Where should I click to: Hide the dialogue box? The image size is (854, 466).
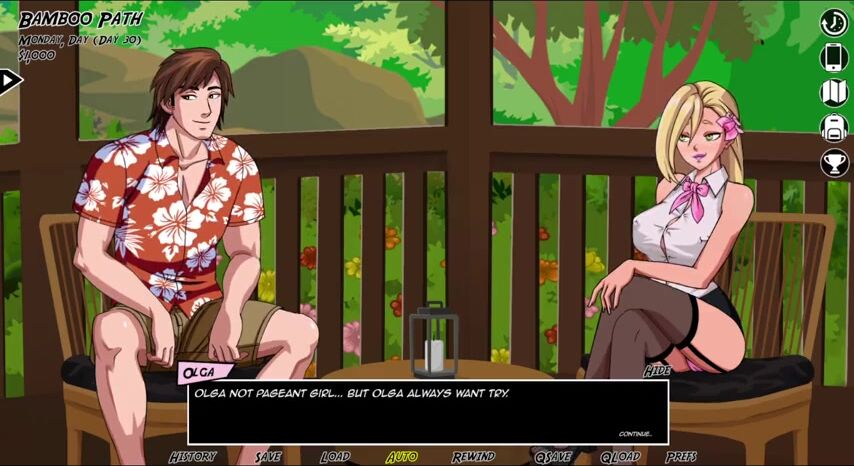click(657, 371)
